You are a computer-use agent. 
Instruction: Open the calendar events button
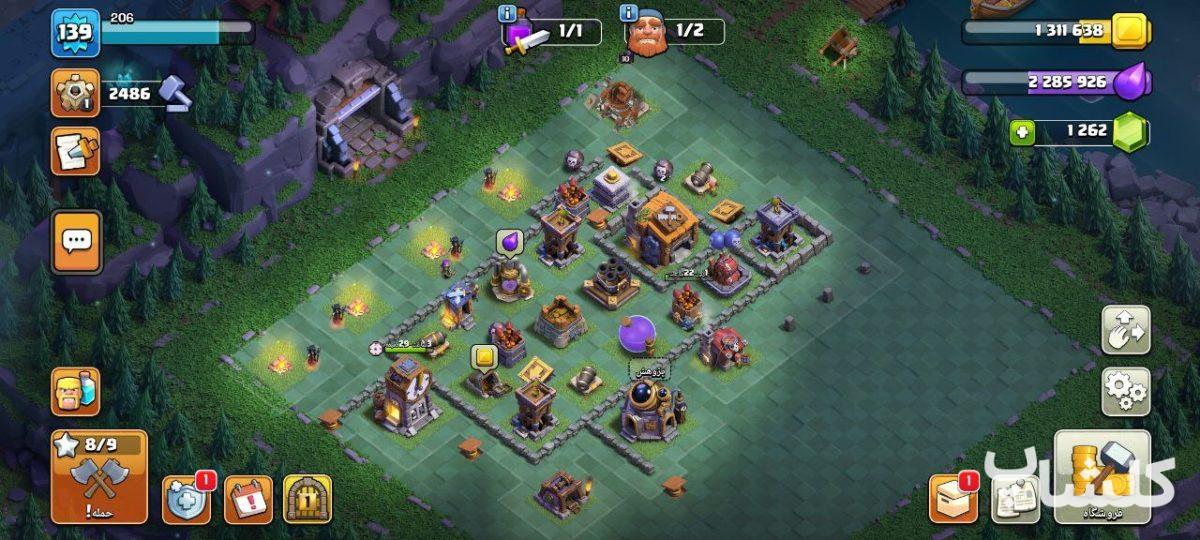click(x=247, y=499)
